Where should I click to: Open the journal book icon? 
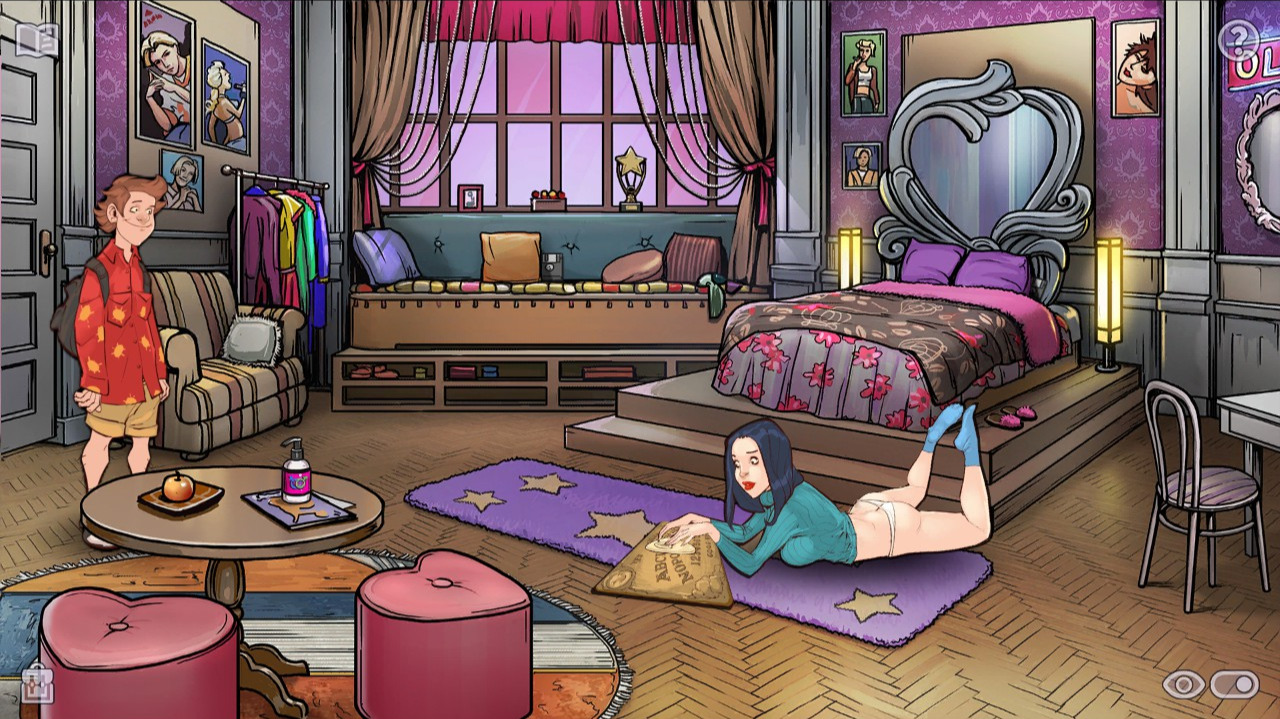(37, 40)
